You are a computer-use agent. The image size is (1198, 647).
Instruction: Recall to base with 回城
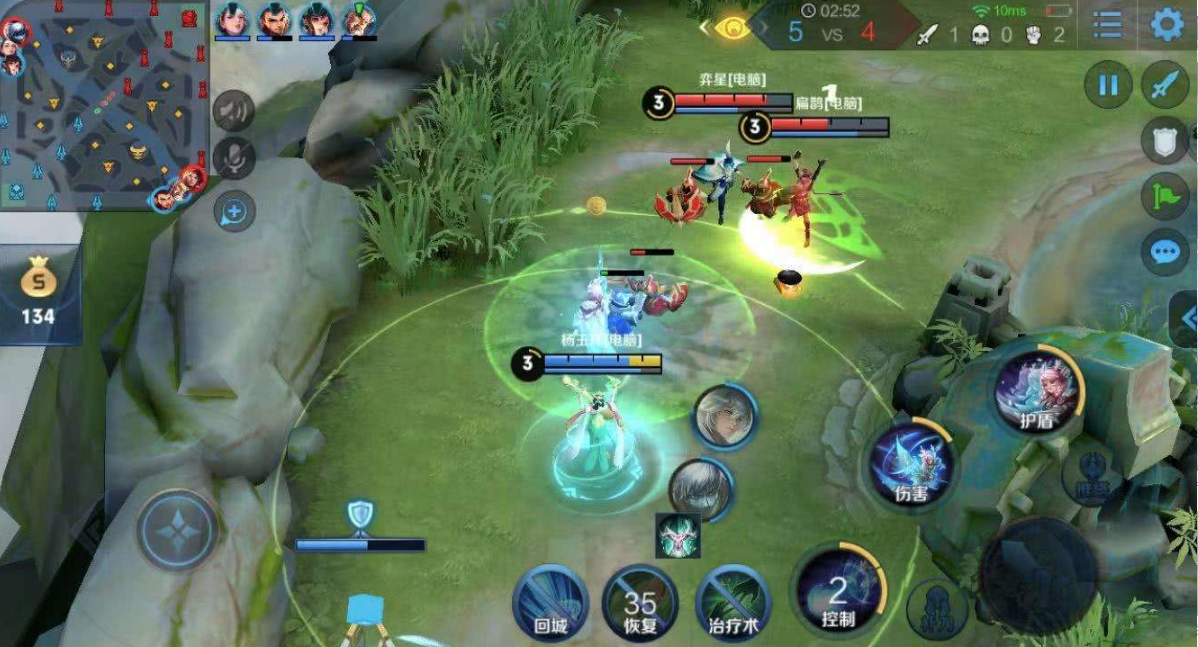point(550,602)
